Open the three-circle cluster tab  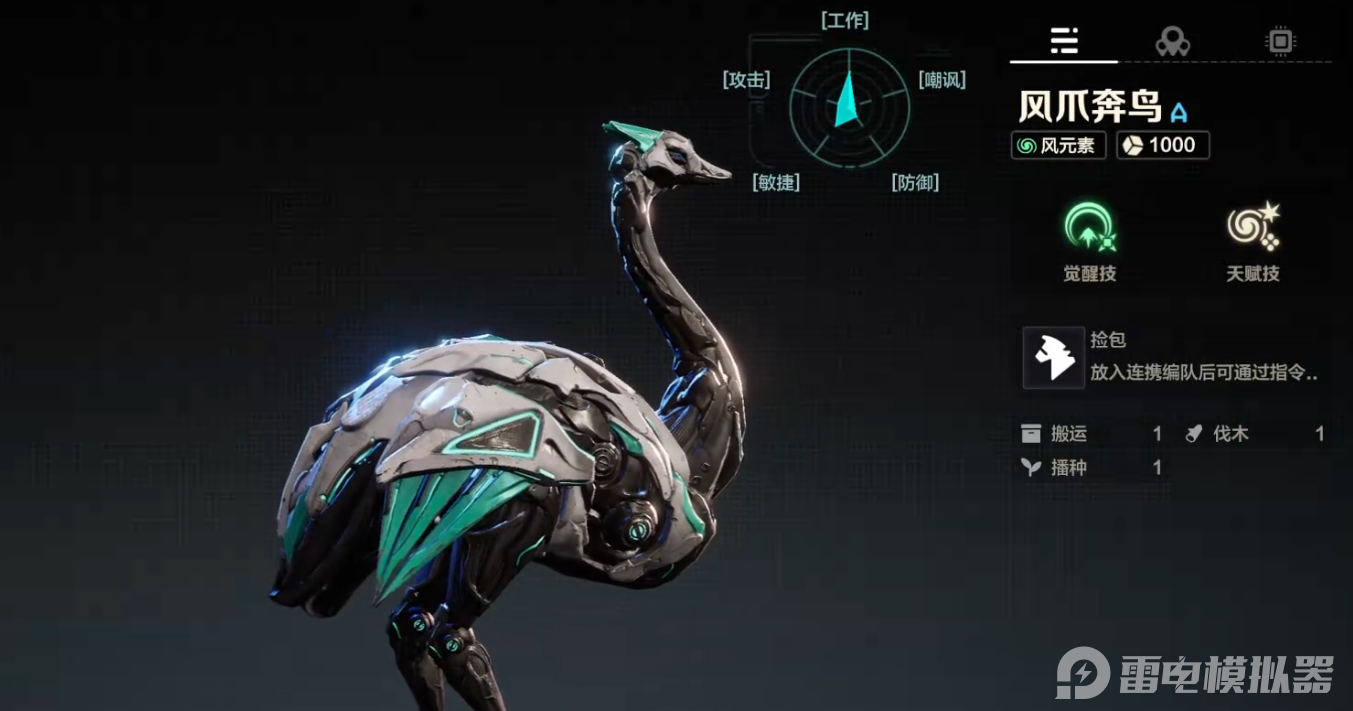(1172, 41)
